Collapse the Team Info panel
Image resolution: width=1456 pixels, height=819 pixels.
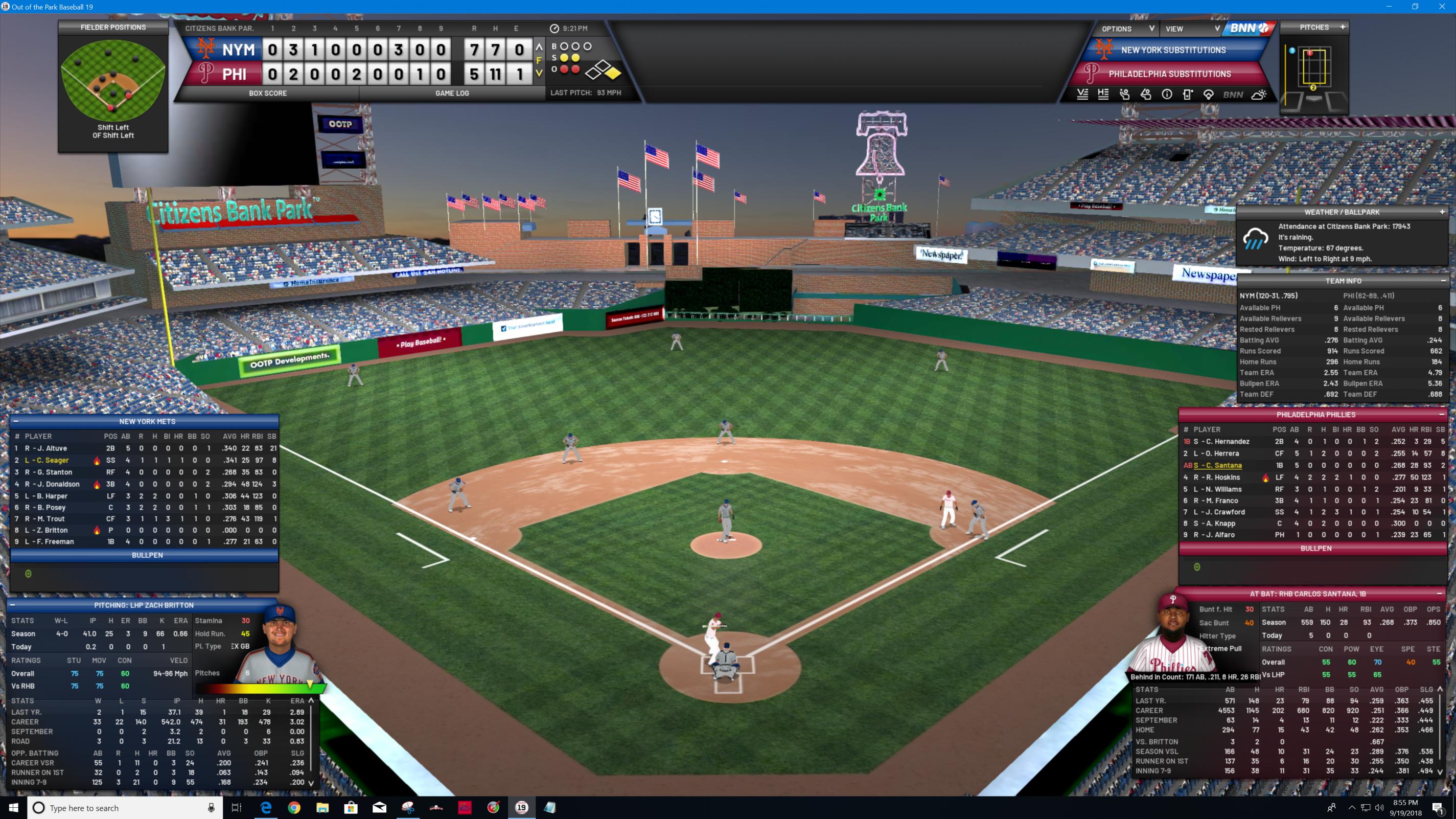(x=1442, y=281)
